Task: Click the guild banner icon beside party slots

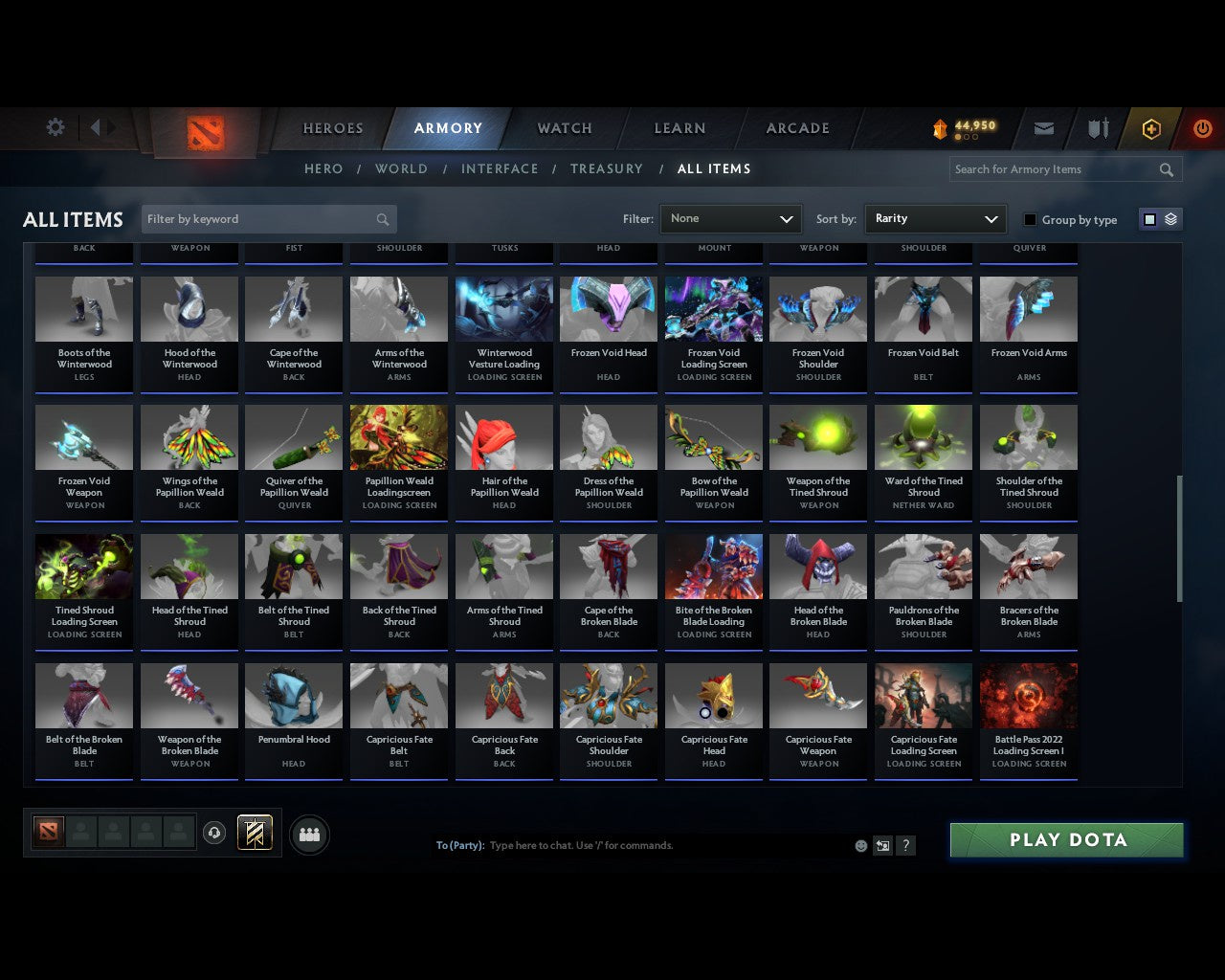Action: coord(255,832)
